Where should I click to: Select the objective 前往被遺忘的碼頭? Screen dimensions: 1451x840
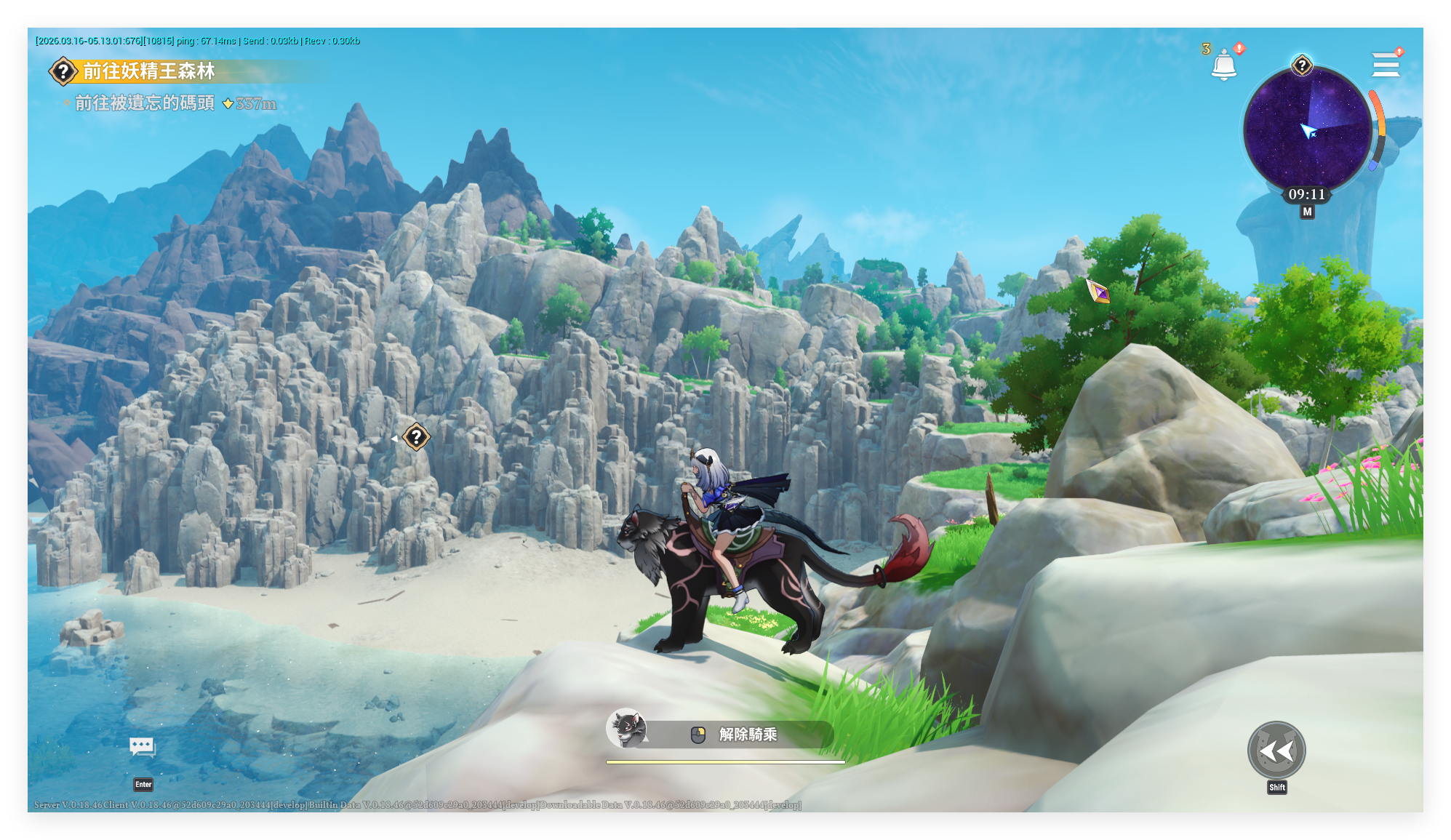(x=145, y=103)
